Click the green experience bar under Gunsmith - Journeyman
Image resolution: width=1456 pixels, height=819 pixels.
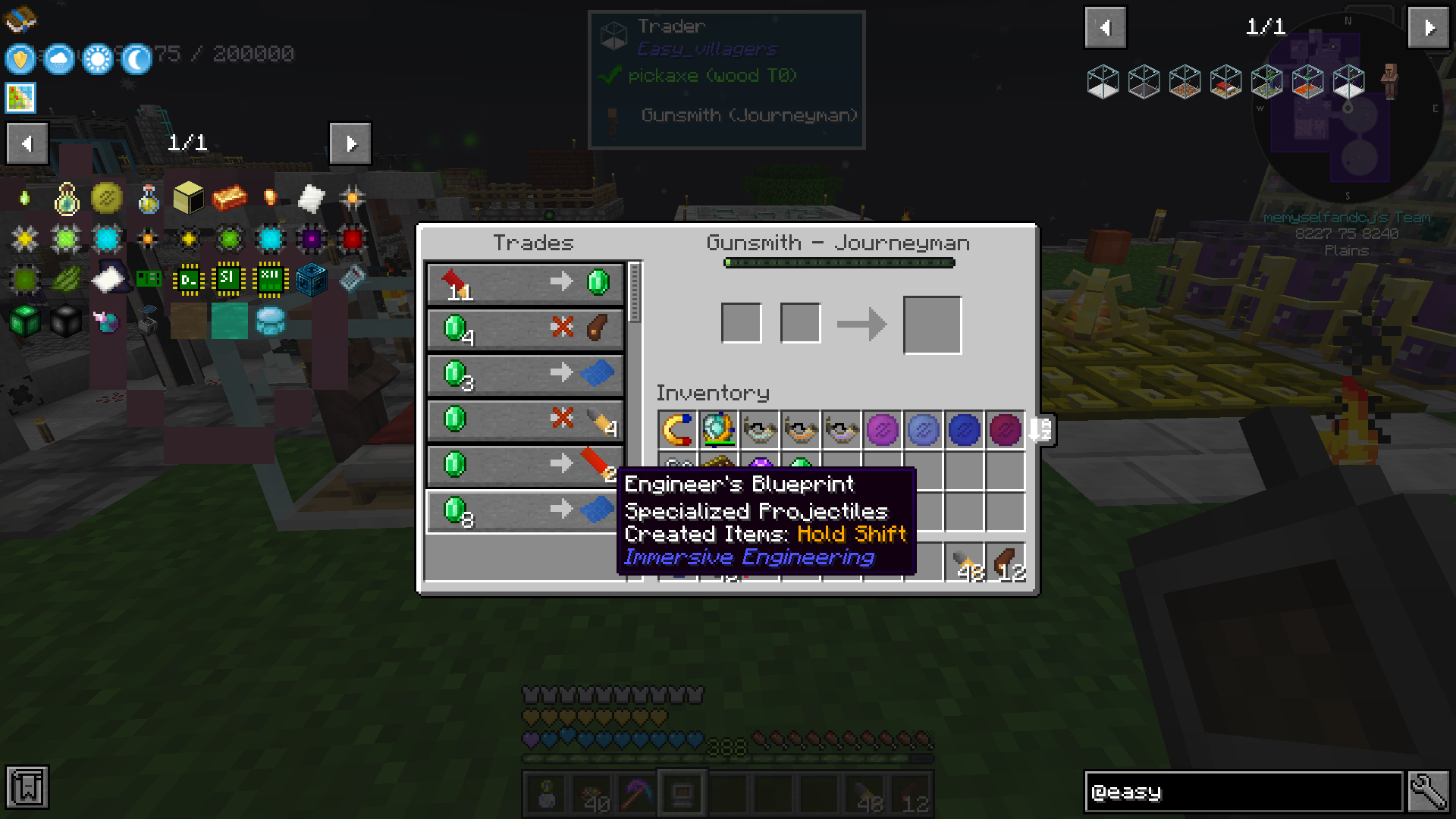pyautogui.click(x=838, y=262)
